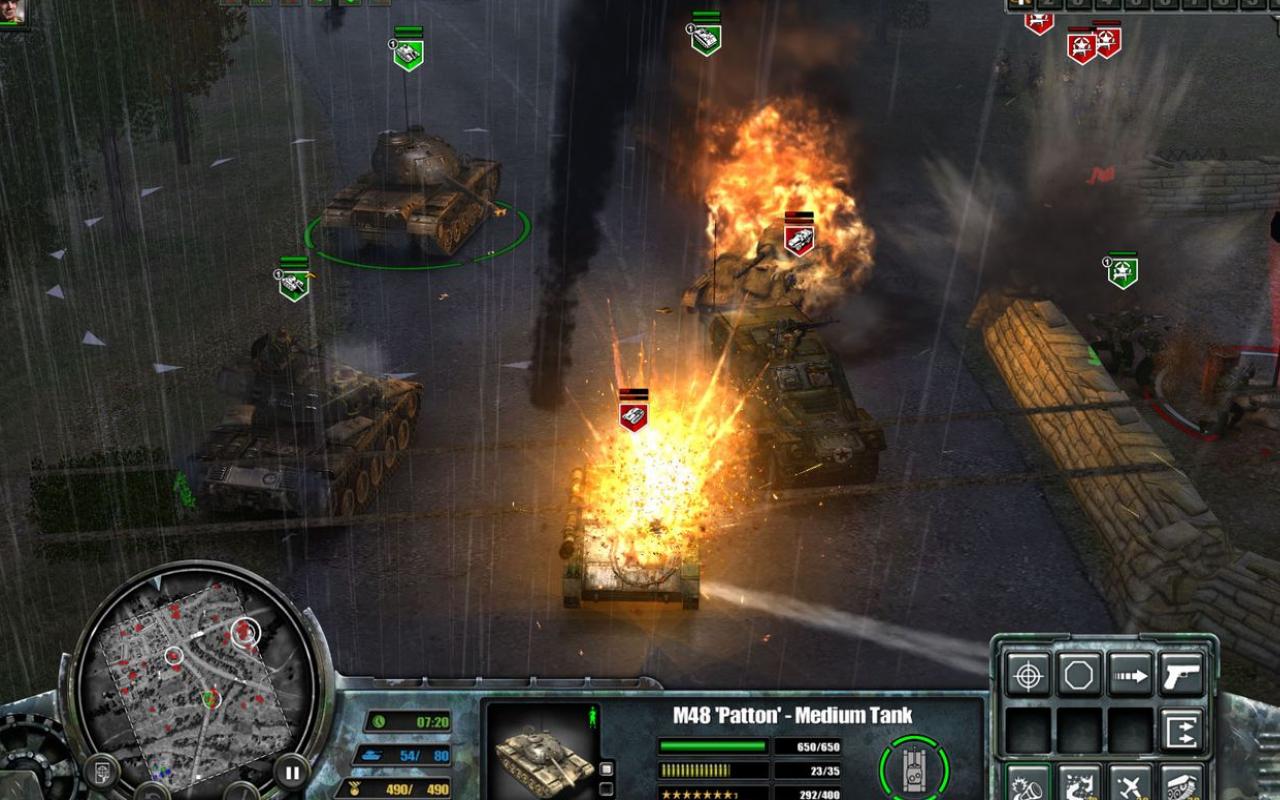Toggle the upper square beside the tank portrait

tap(606, 768)
